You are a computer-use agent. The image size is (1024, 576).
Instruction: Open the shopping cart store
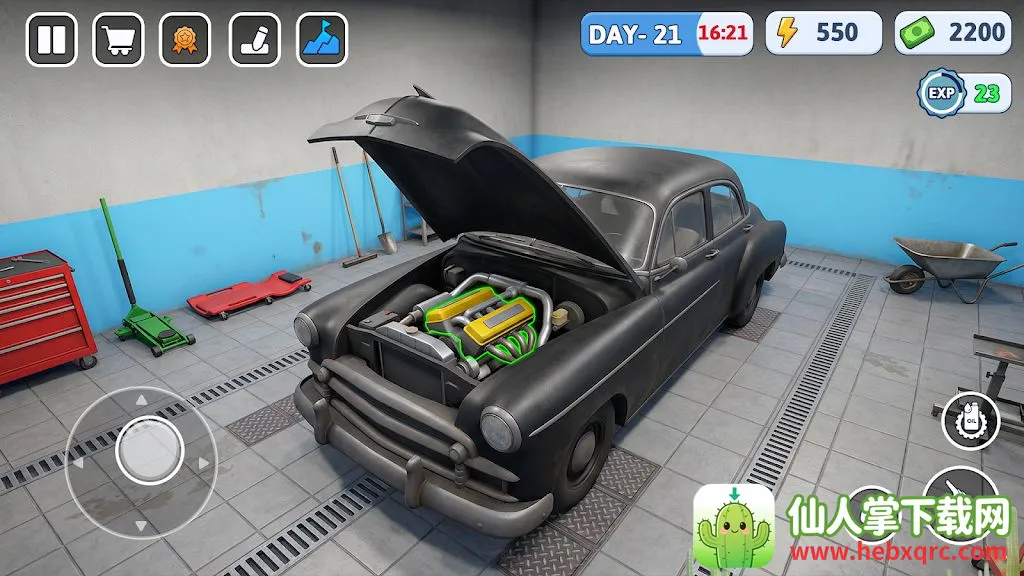(x=118, y=40)
